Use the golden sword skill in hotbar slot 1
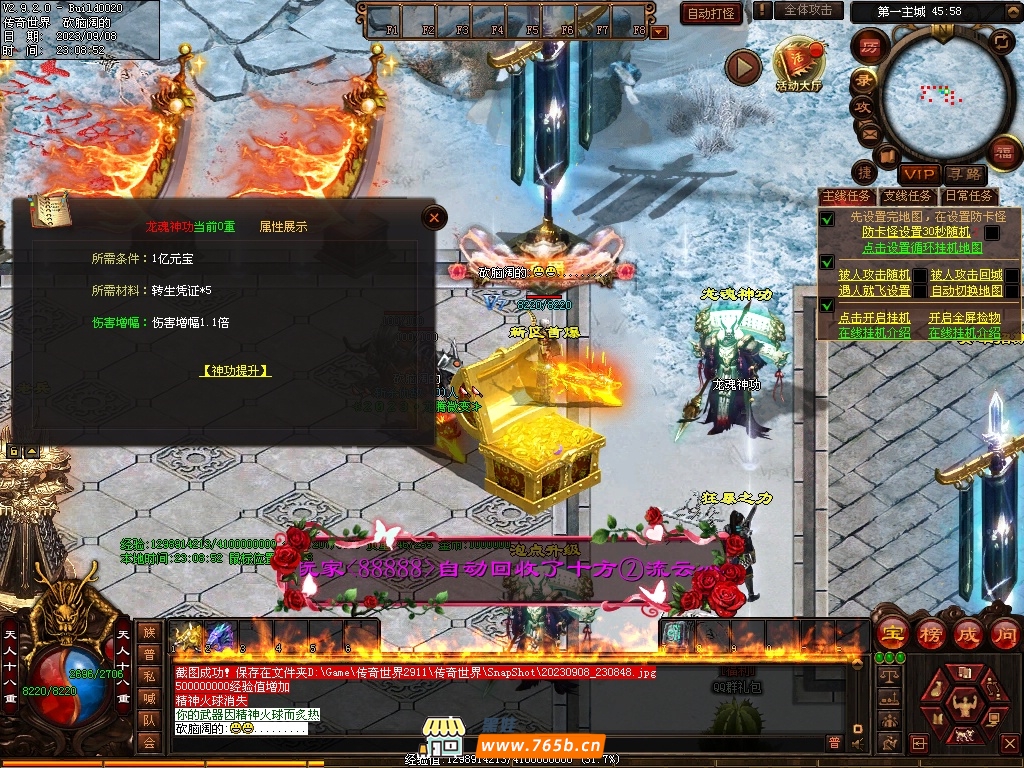Screen dimensions: 1024x768 click(x=185, y=636)
